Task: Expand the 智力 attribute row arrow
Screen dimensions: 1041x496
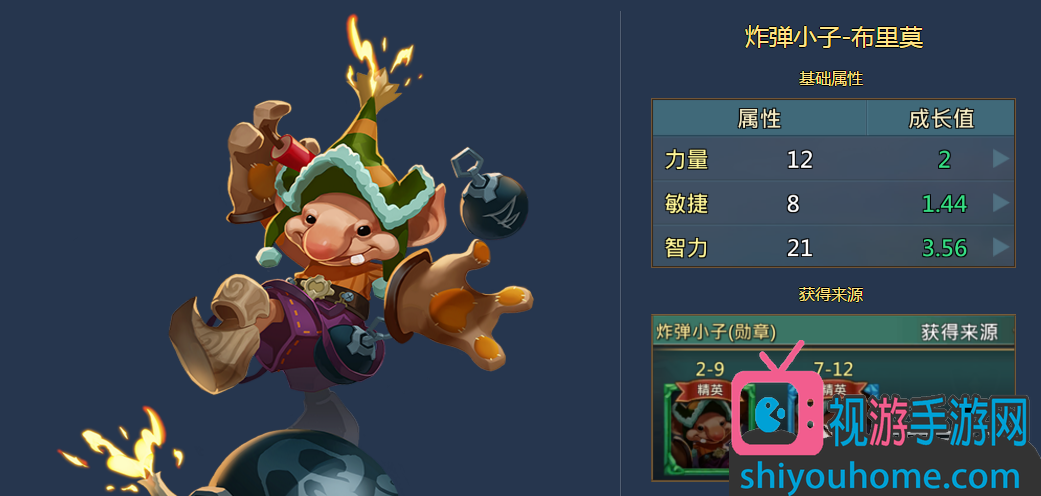Action: pos(1000,247)
